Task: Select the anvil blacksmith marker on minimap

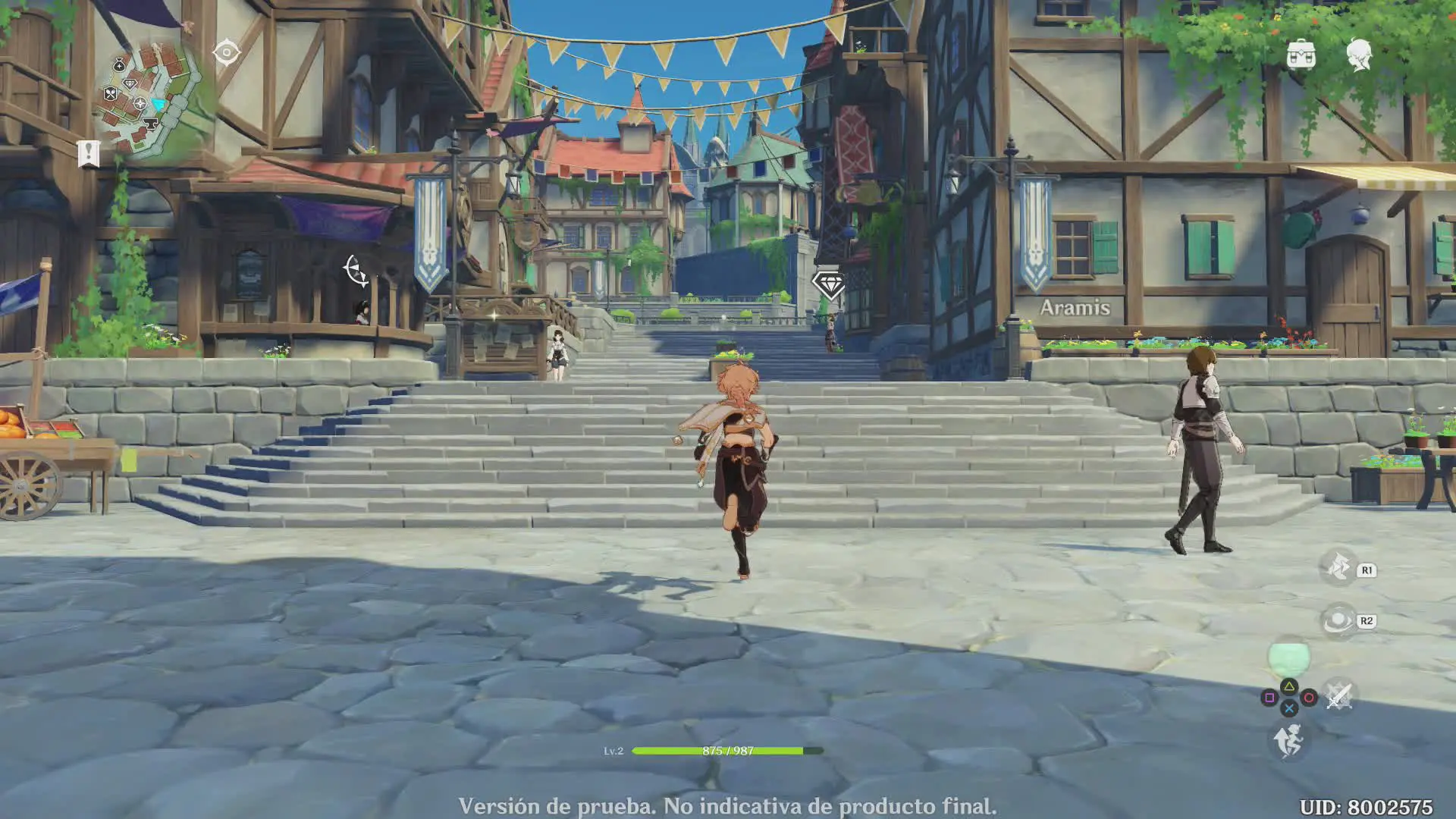Action: point(149,123)
